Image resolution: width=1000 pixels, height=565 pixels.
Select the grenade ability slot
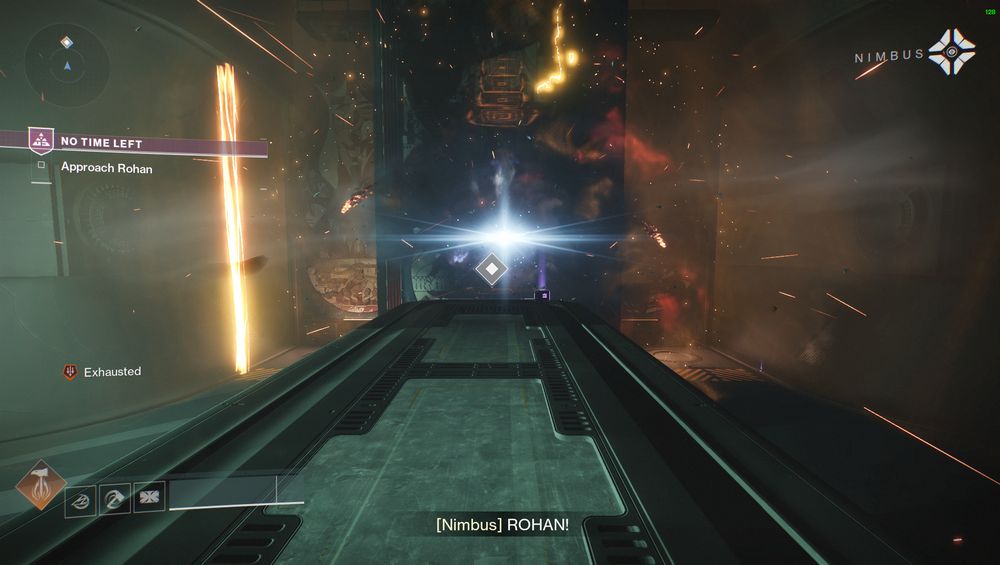80,499
